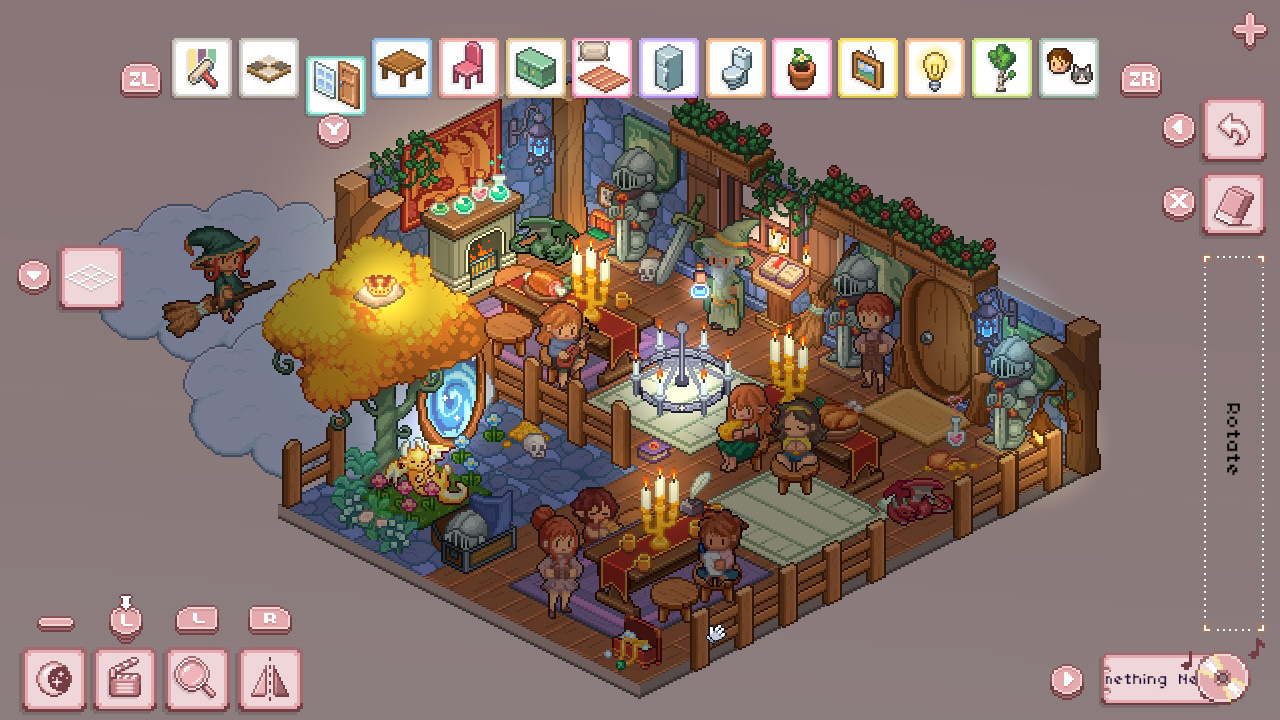Viewport: 1280px width, 720px height.
Task: Collapse the undo panel with the side arrow
Action: point(1176,126)
